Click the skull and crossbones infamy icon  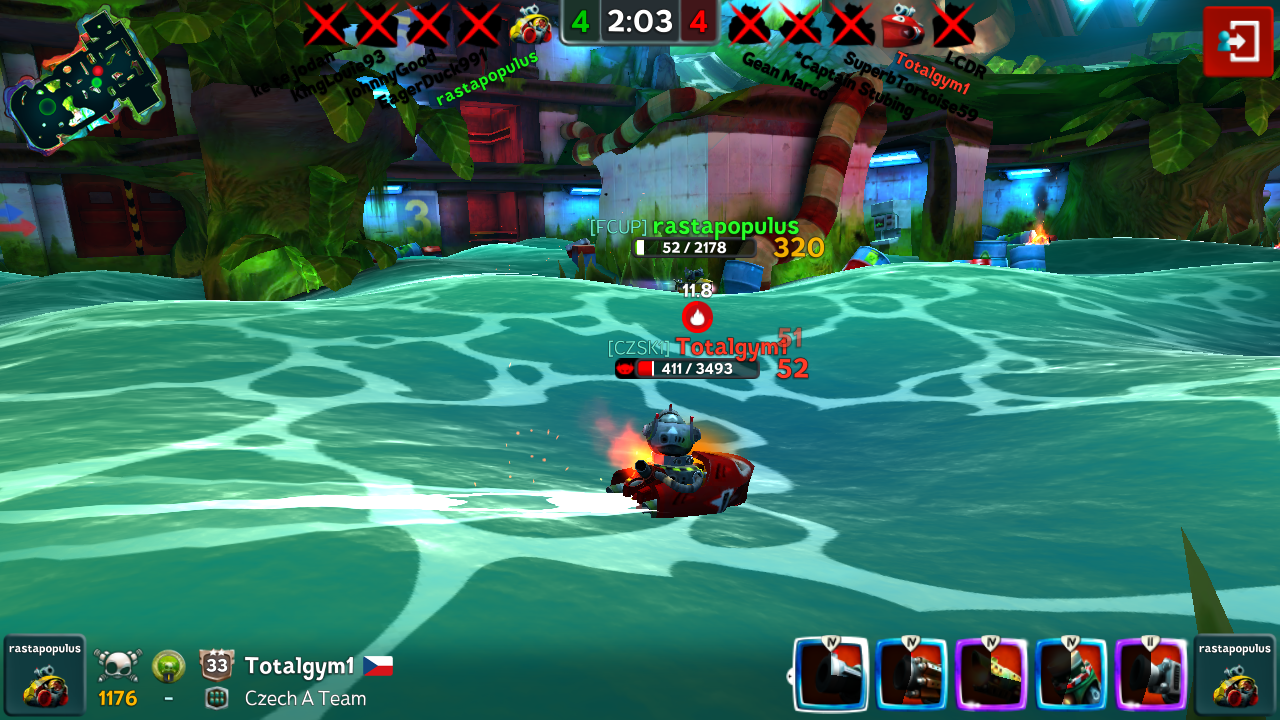[x=118, y=665]
